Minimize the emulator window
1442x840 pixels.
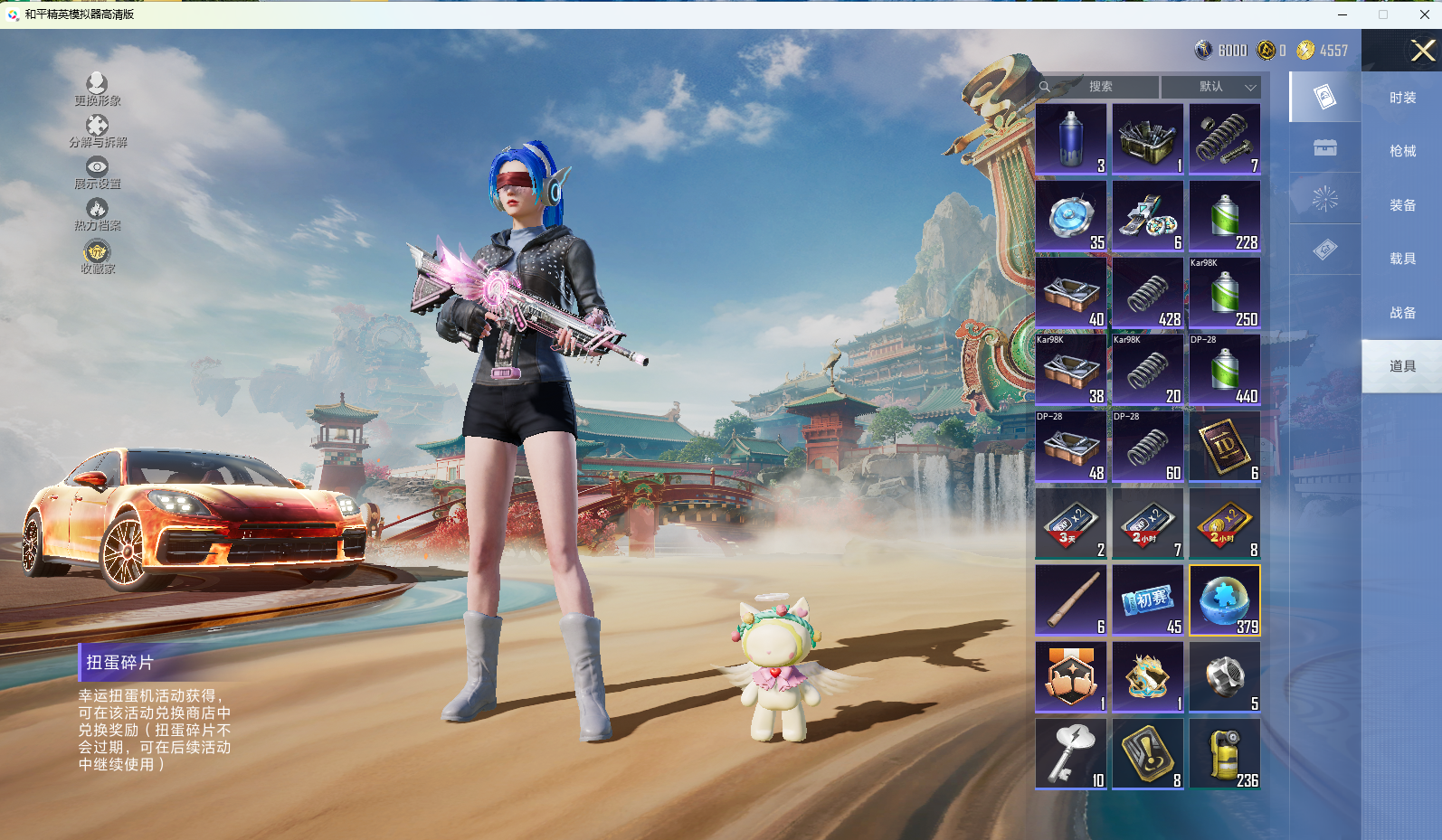[1342, 14]
